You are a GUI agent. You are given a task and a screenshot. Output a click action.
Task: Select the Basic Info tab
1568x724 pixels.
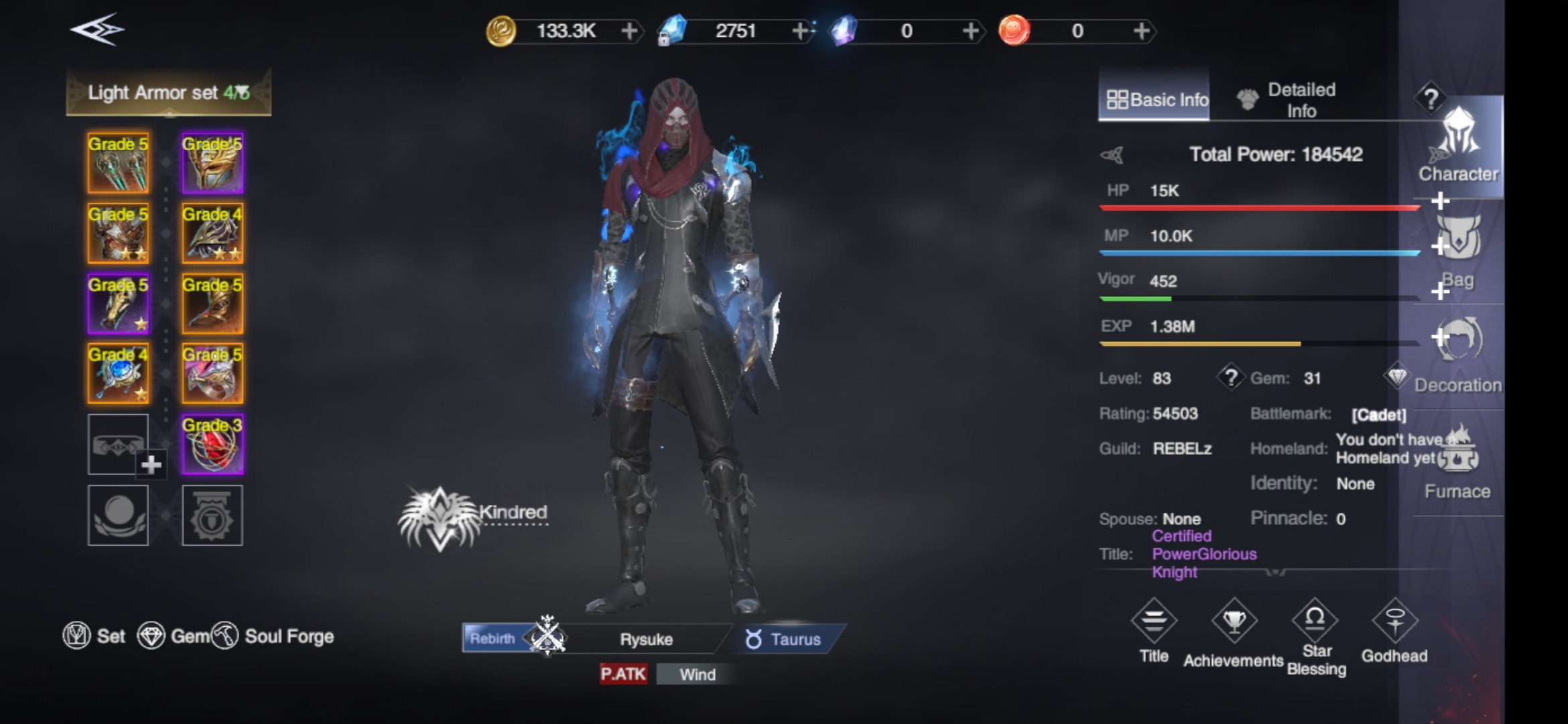pyautogui.click(x=1155, y=100)
